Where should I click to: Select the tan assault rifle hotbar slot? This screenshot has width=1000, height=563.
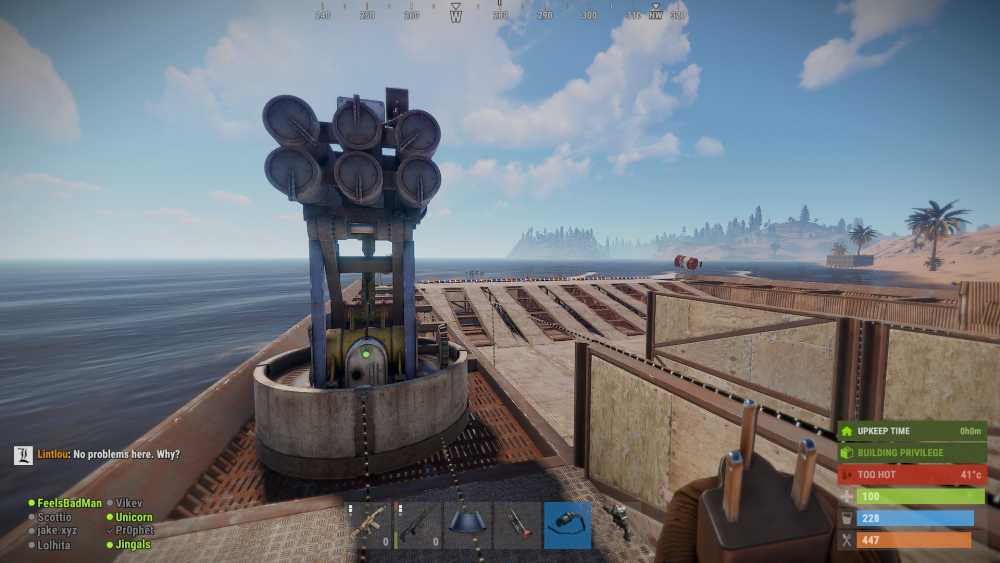[x=370, y=525]
